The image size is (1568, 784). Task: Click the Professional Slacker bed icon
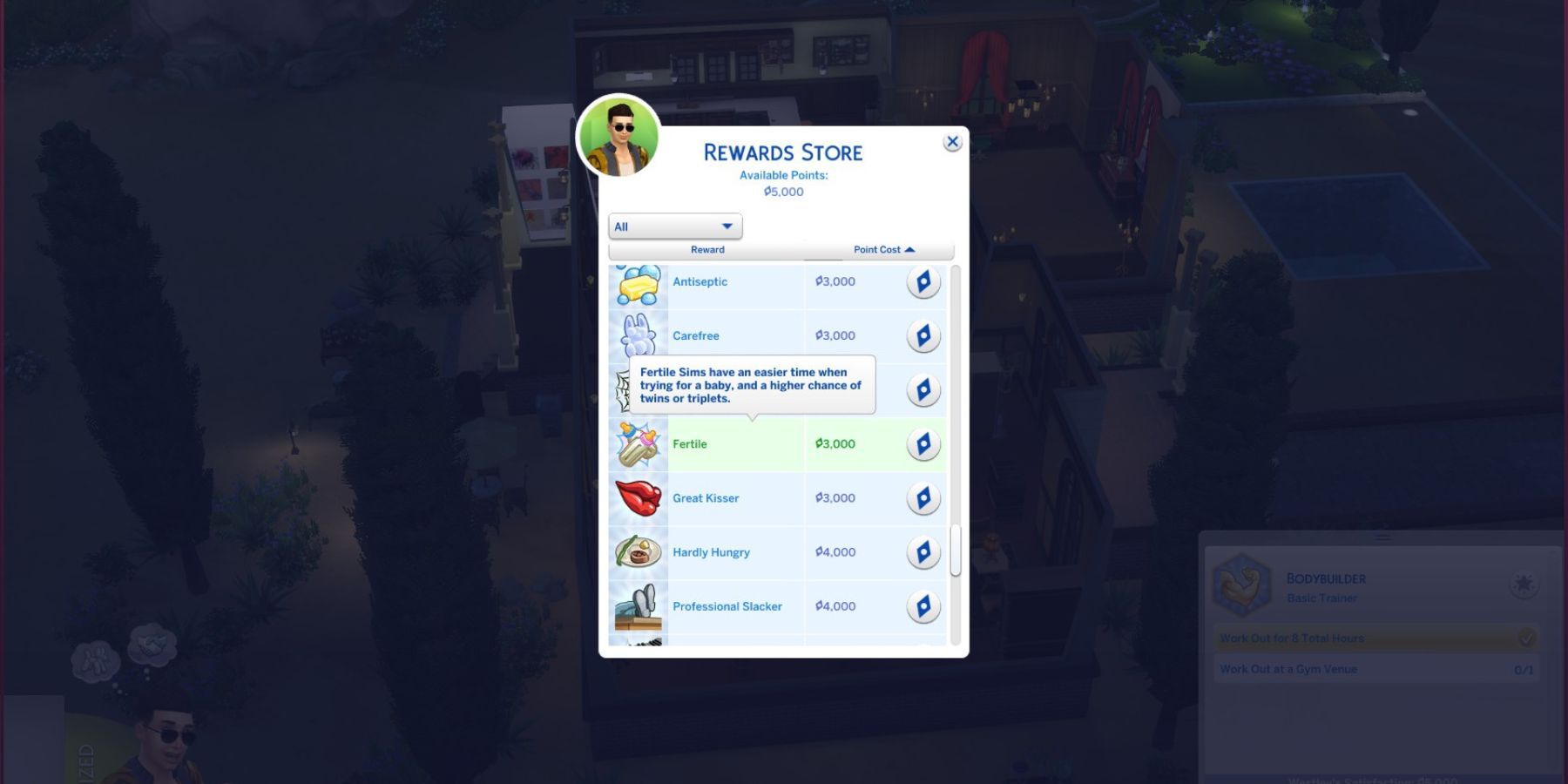639,606
